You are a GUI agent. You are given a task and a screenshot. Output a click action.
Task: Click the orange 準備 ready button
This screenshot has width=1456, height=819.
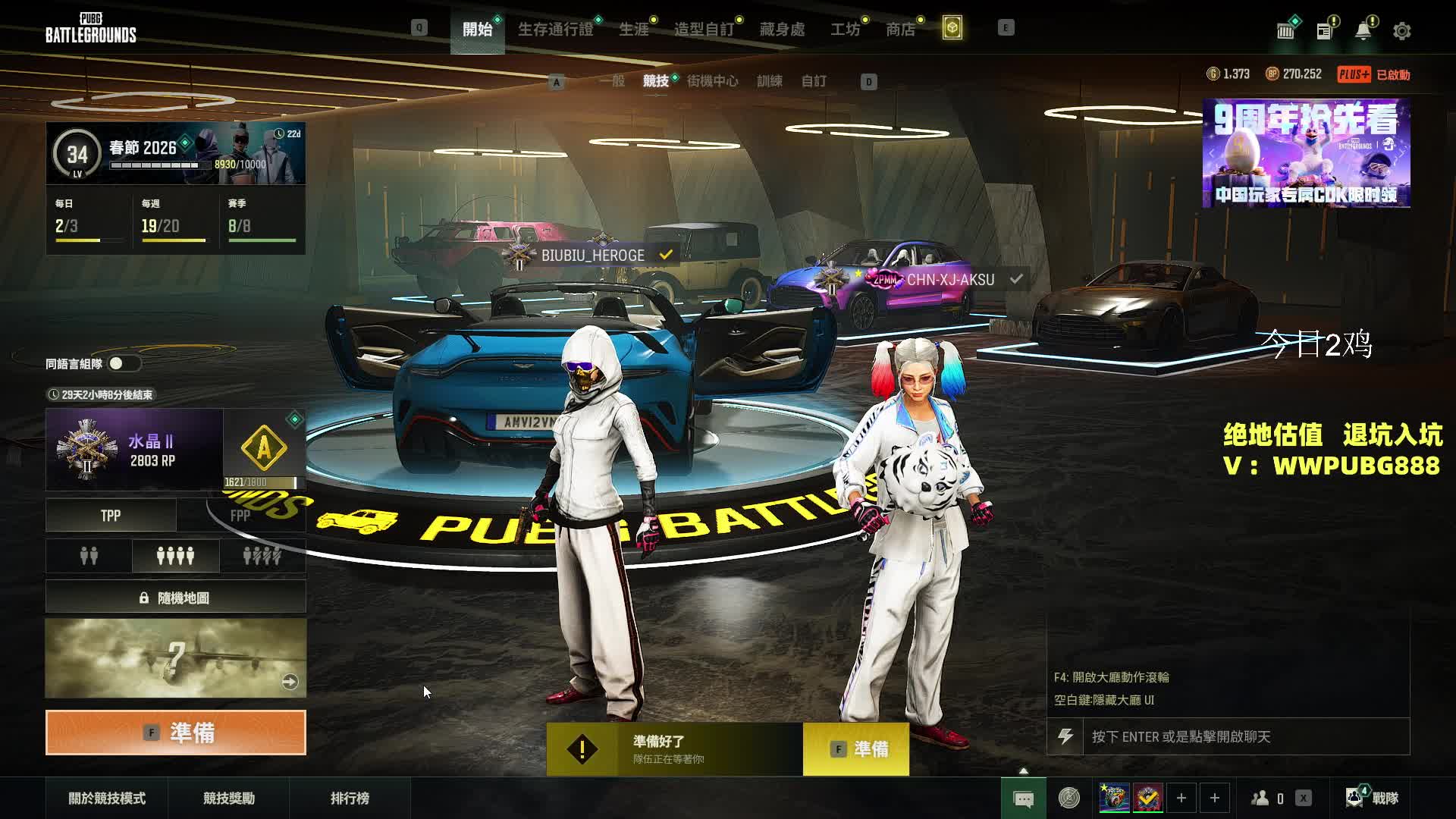coord(176,733)
